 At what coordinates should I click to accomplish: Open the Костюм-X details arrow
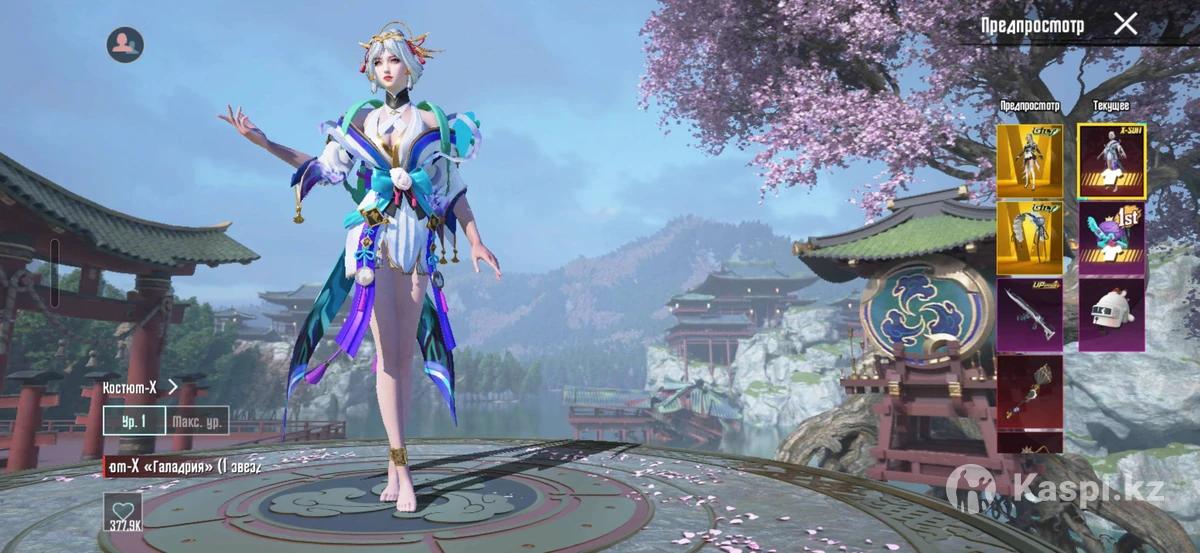click(x=173, y=386)
